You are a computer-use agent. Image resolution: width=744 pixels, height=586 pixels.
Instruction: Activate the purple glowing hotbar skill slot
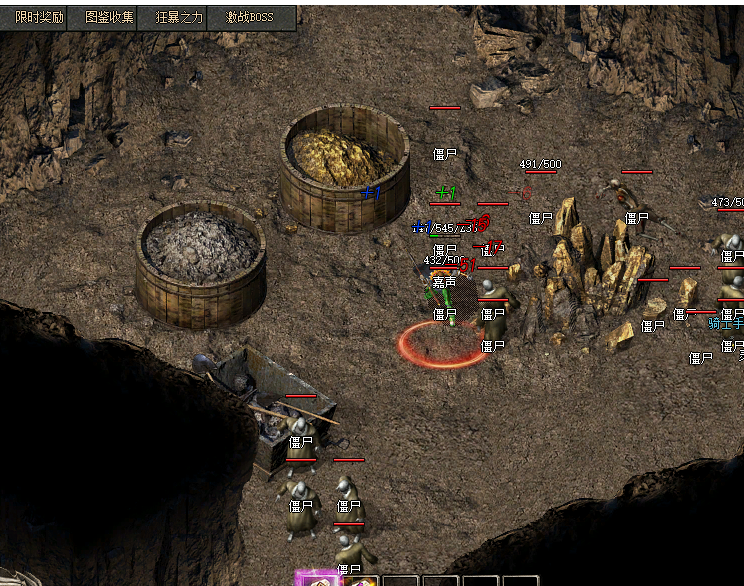tap(320, 580)
